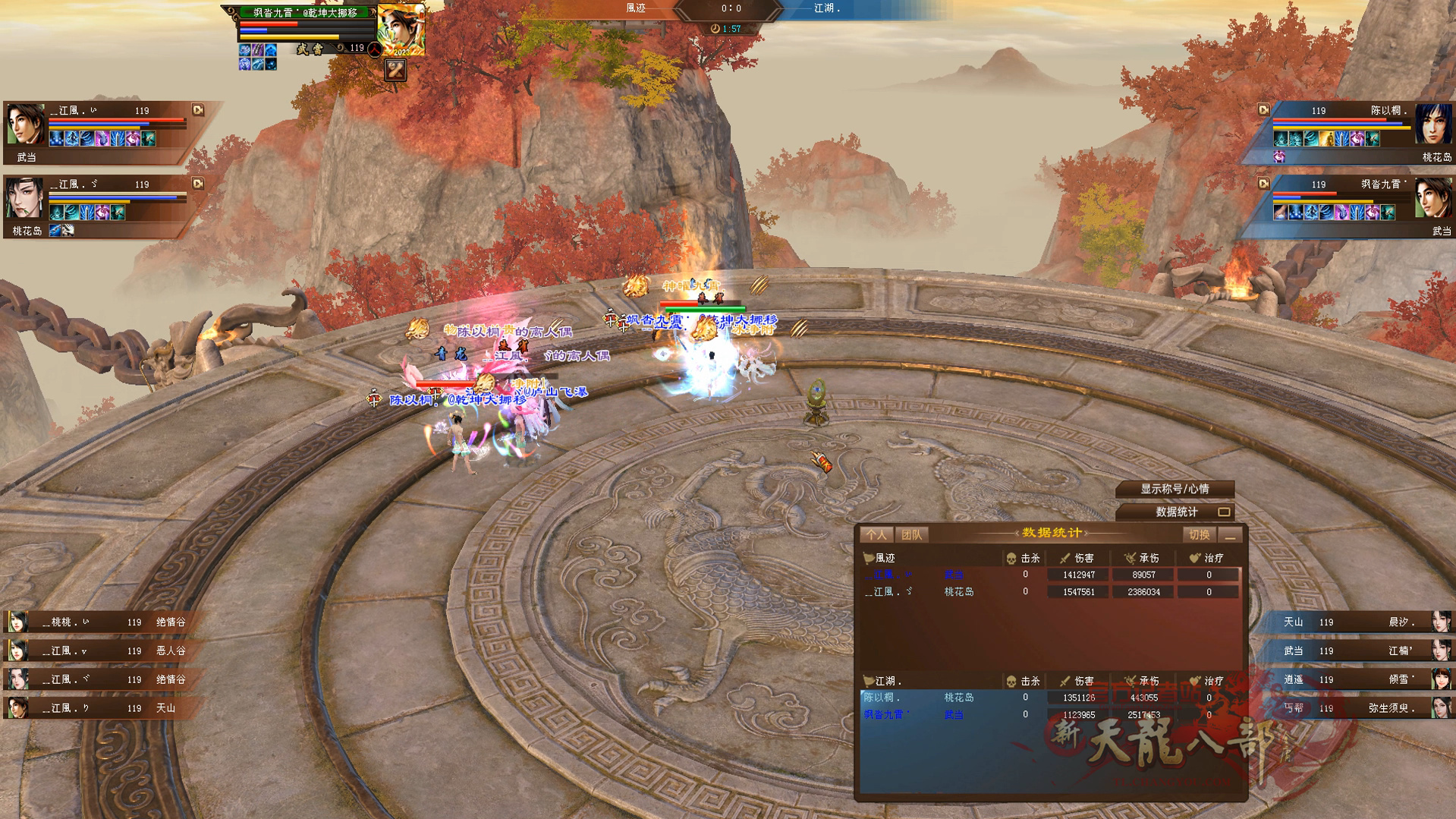Select 陈以桐 portrait in right team panel
This screenshot has height=819, width=1456.
pos(1432,124)
